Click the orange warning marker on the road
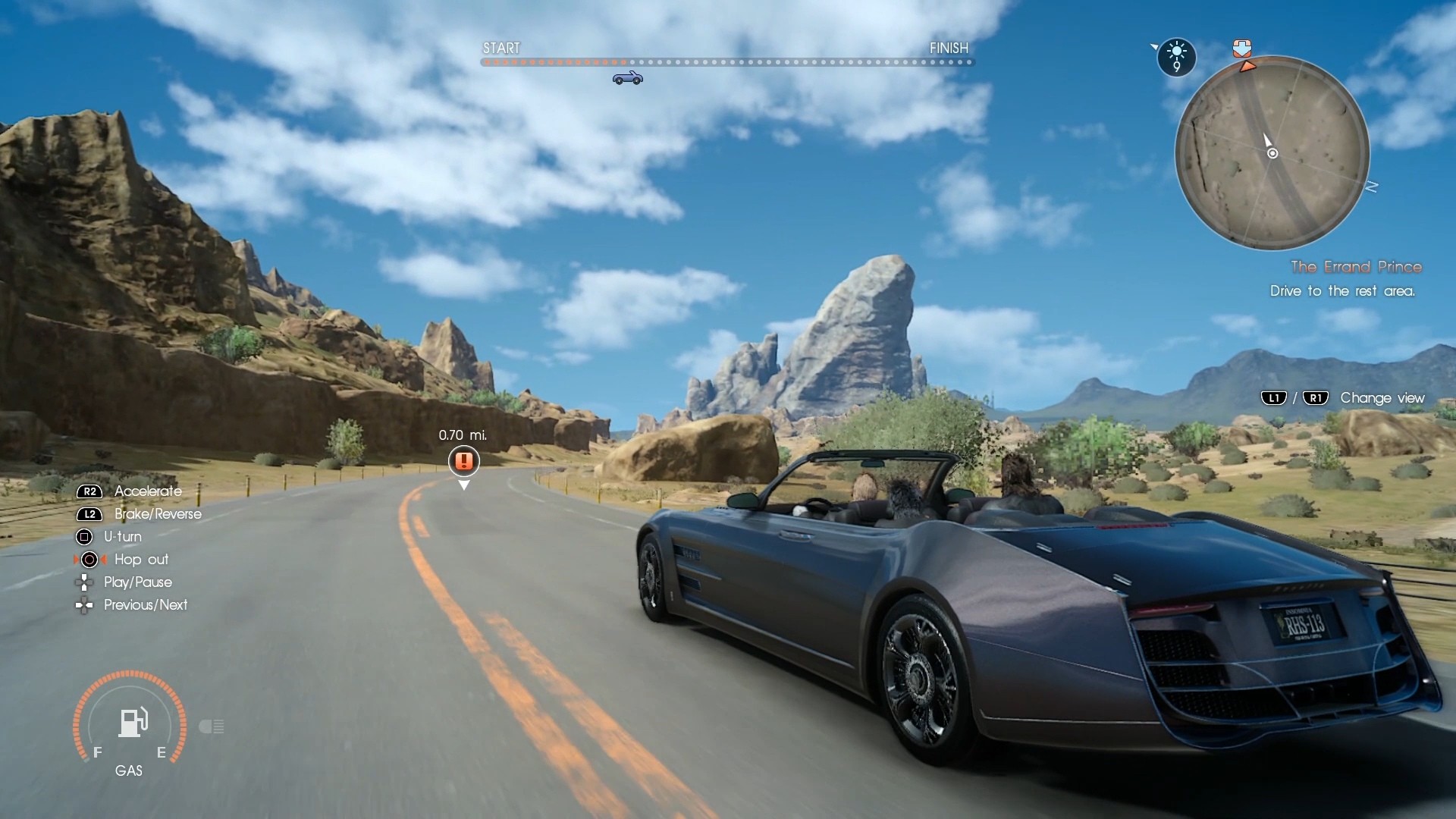The image size is (1456, 819). click(x=464, y=461)
